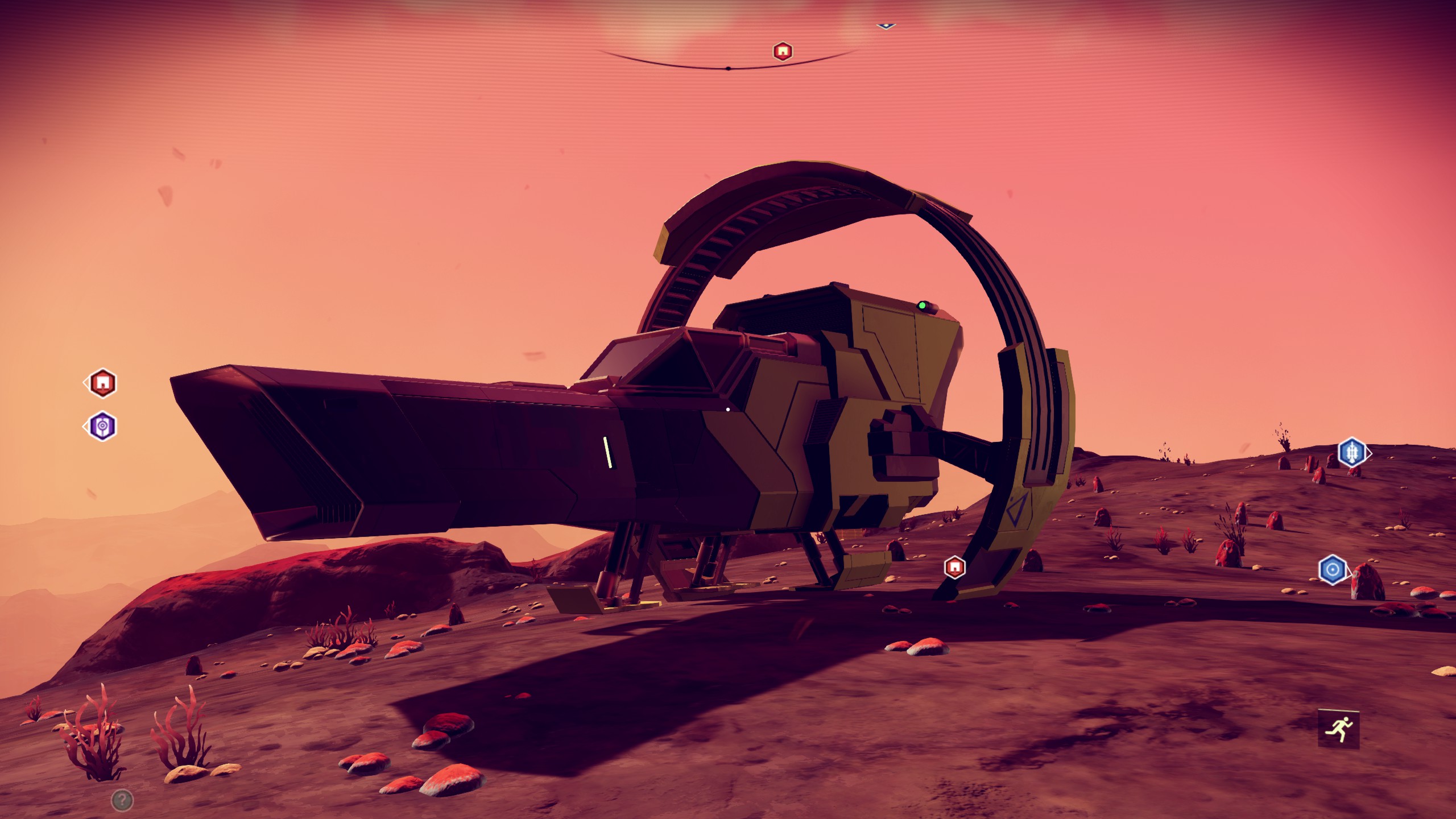Select the blue hexagon marker with concentric circles
This screenshot has width=1456, height=819.
tap(1332, 569)
